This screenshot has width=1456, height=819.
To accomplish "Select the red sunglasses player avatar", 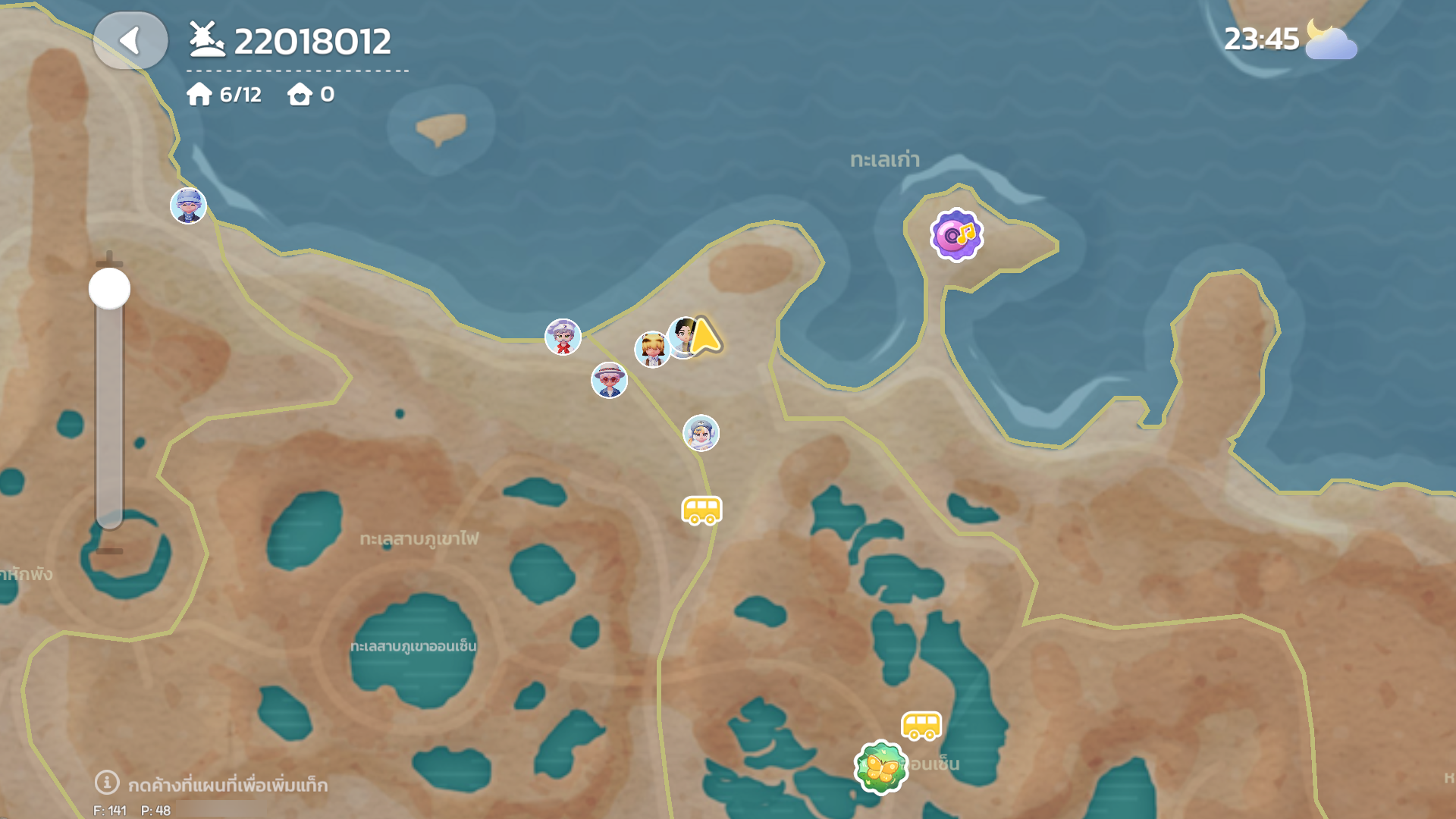I will (609, 380).
